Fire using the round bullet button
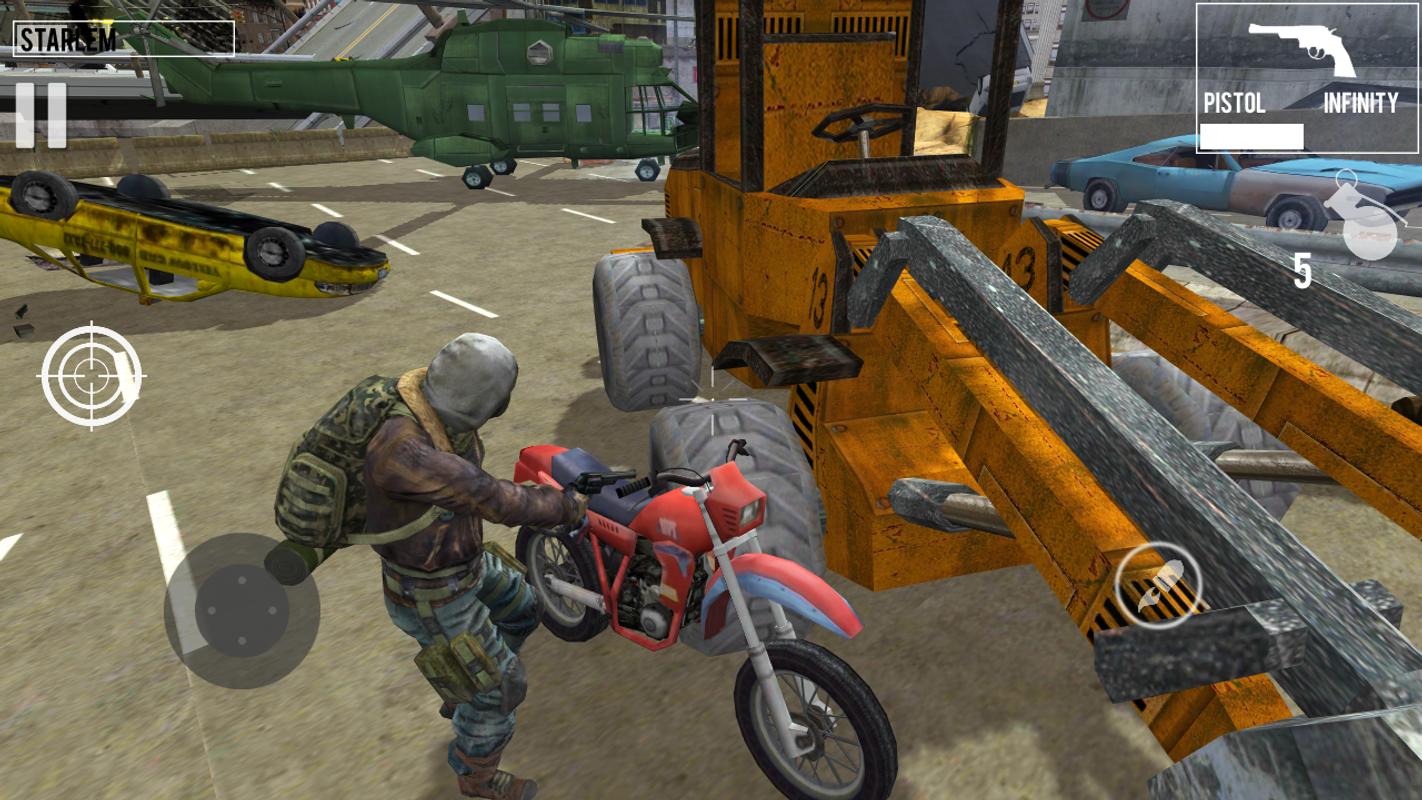This screenshot has width=1422, height=800. click(1158, 586)
